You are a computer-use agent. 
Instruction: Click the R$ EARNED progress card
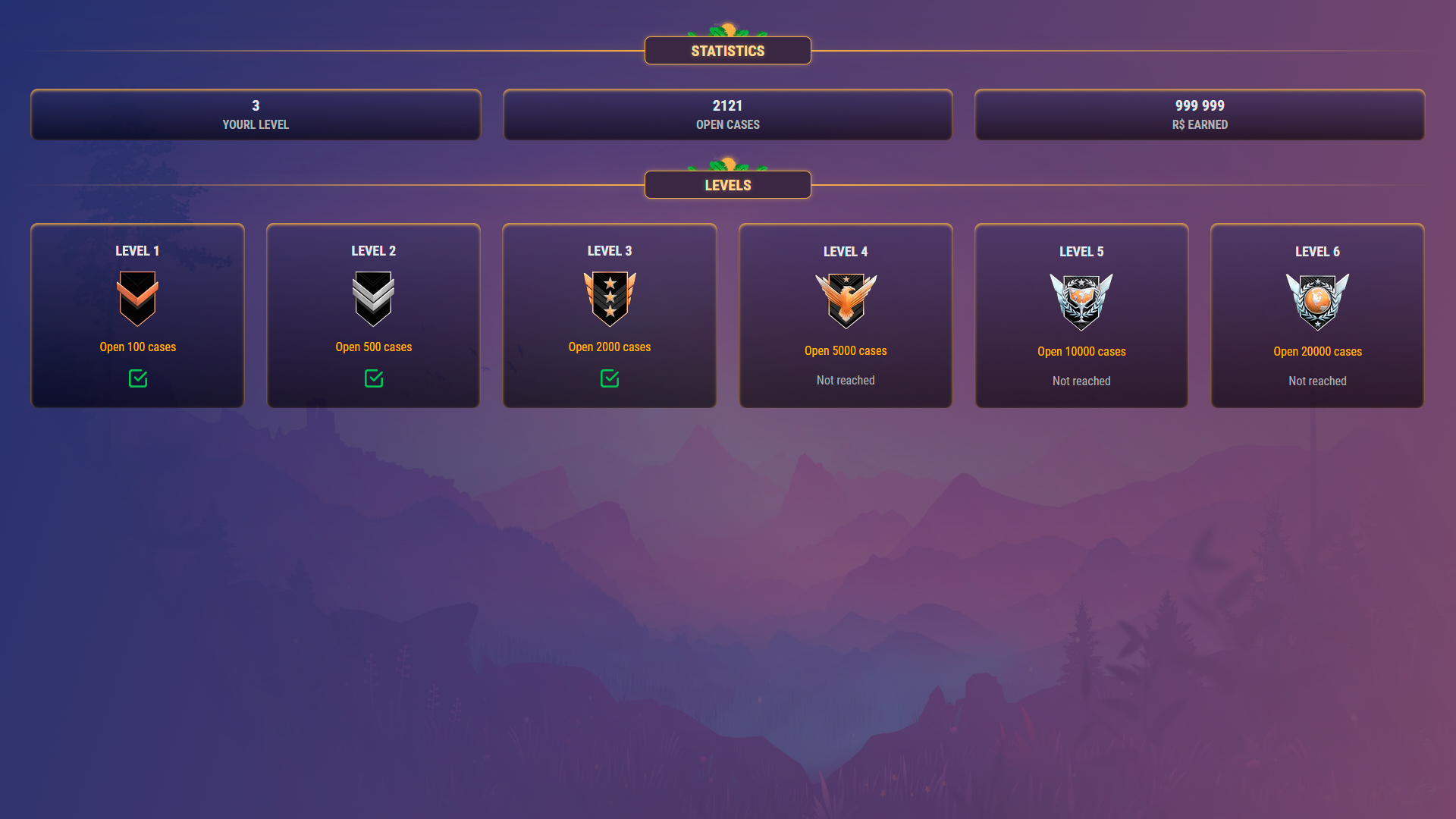point(1200,115)
